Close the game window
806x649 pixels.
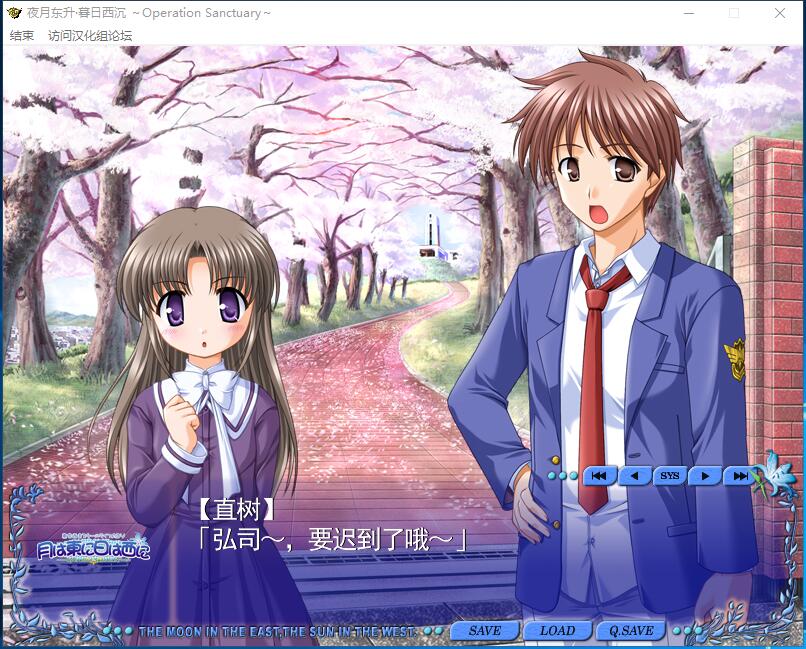(x=780, y=13)
